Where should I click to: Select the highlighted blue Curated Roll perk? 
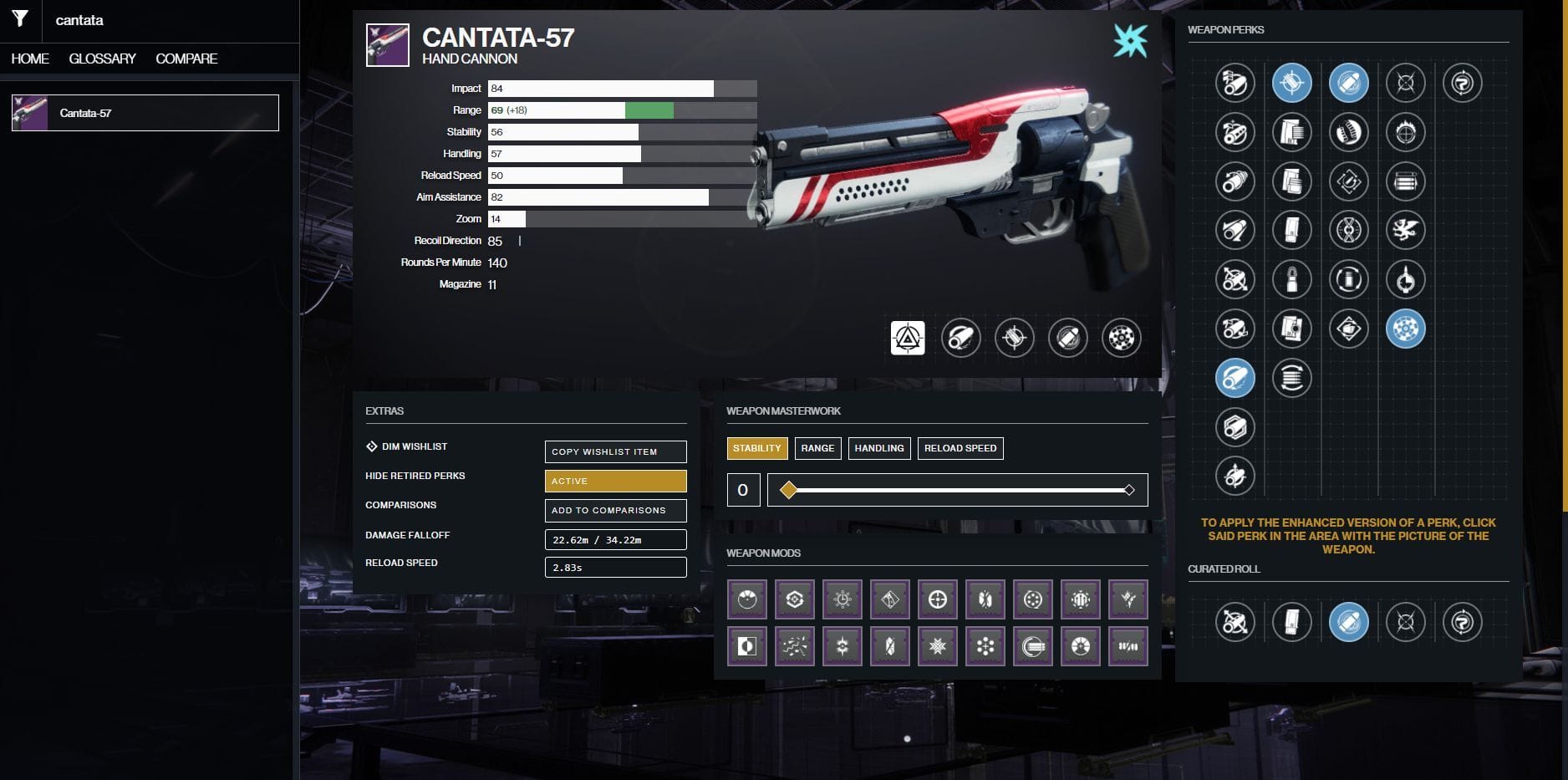click(1349, 623)
